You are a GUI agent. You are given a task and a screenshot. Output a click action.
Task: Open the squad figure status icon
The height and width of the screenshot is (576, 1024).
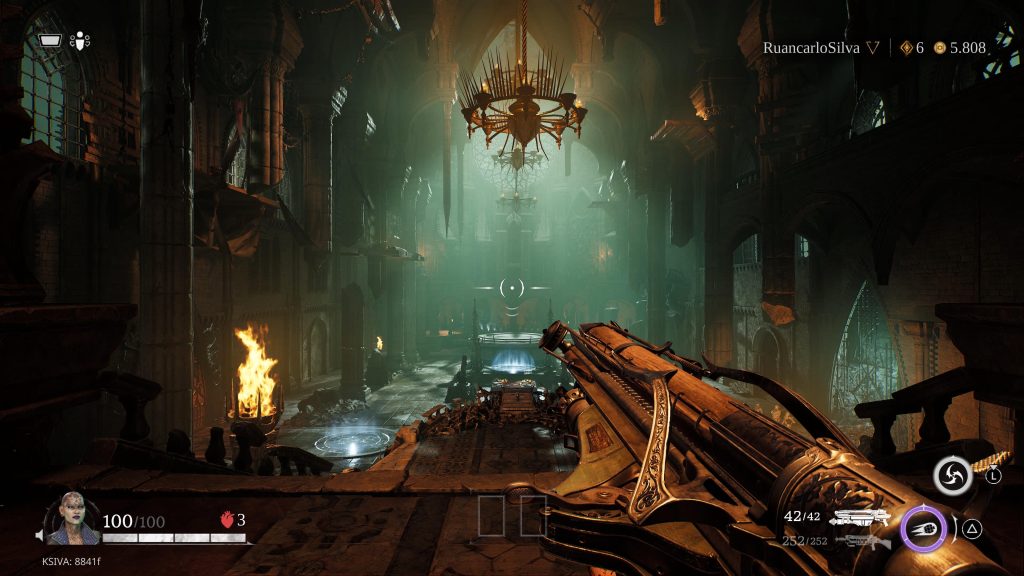[79, 41]
